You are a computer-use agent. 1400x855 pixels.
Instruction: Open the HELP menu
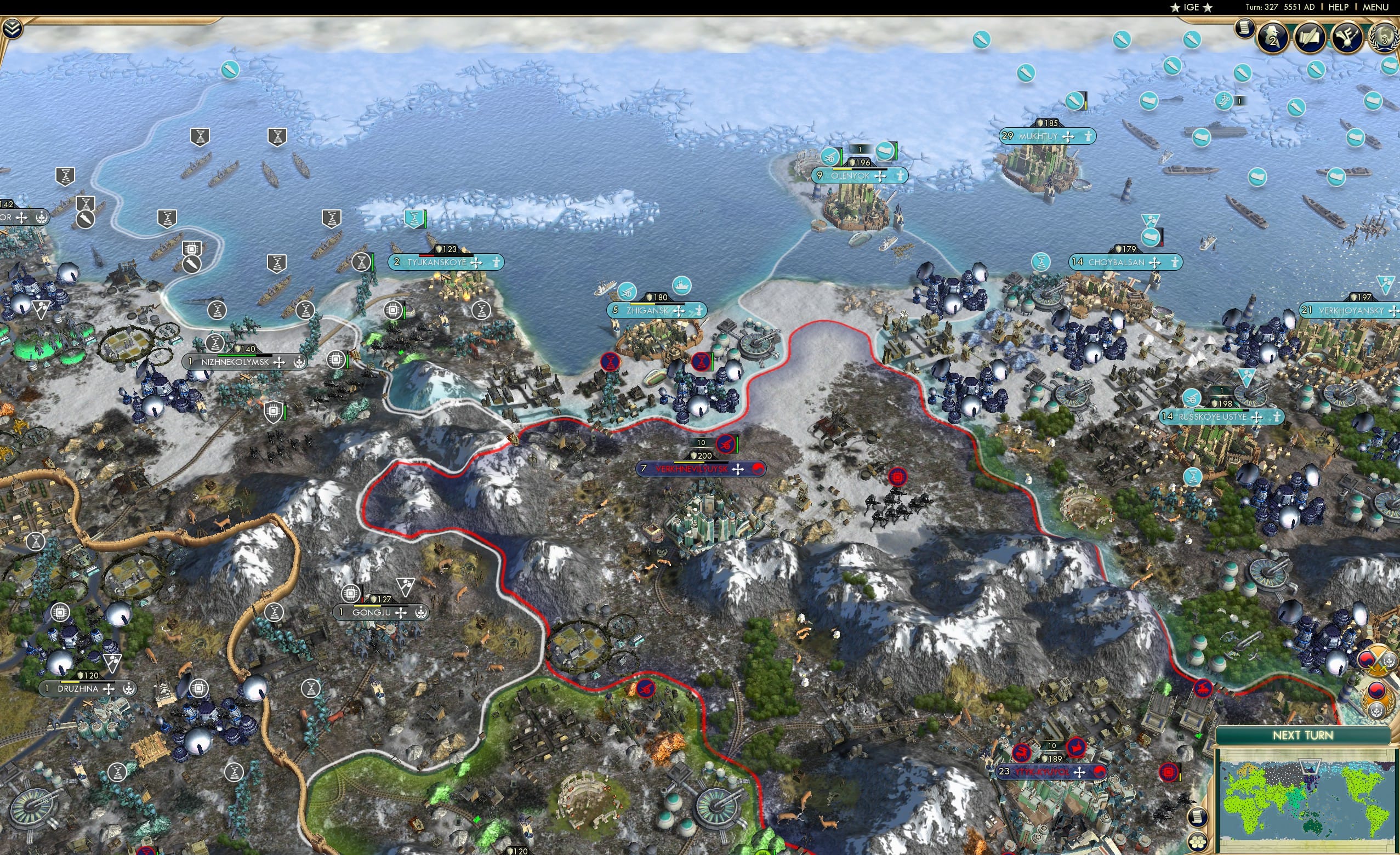pos(1339,7)
